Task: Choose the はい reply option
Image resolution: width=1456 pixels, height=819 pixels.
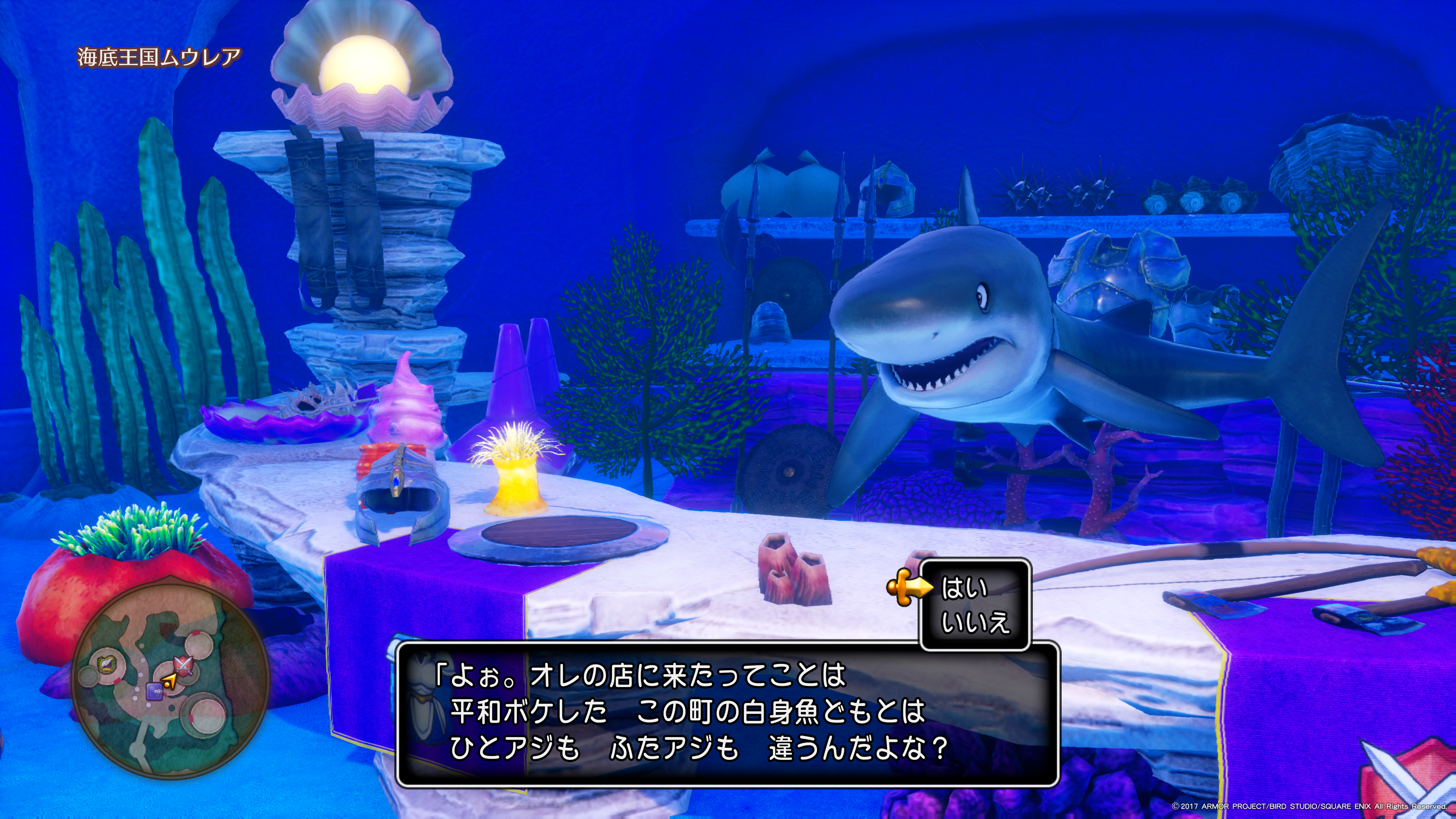Action: 965,588
